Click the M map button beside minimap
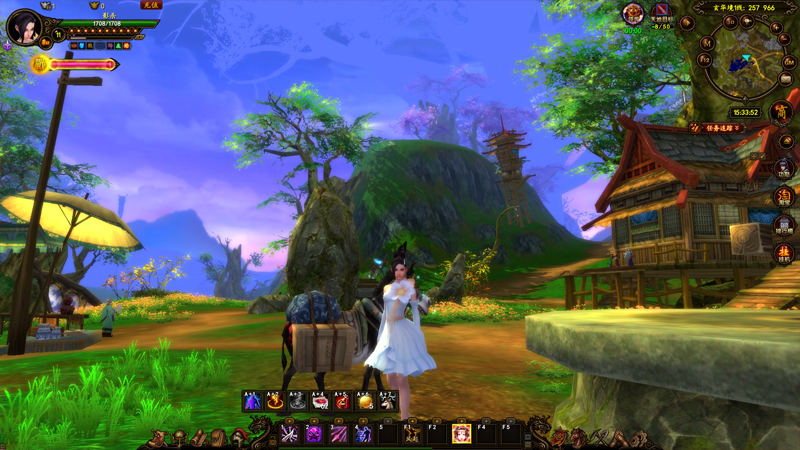 pos(706,43)
